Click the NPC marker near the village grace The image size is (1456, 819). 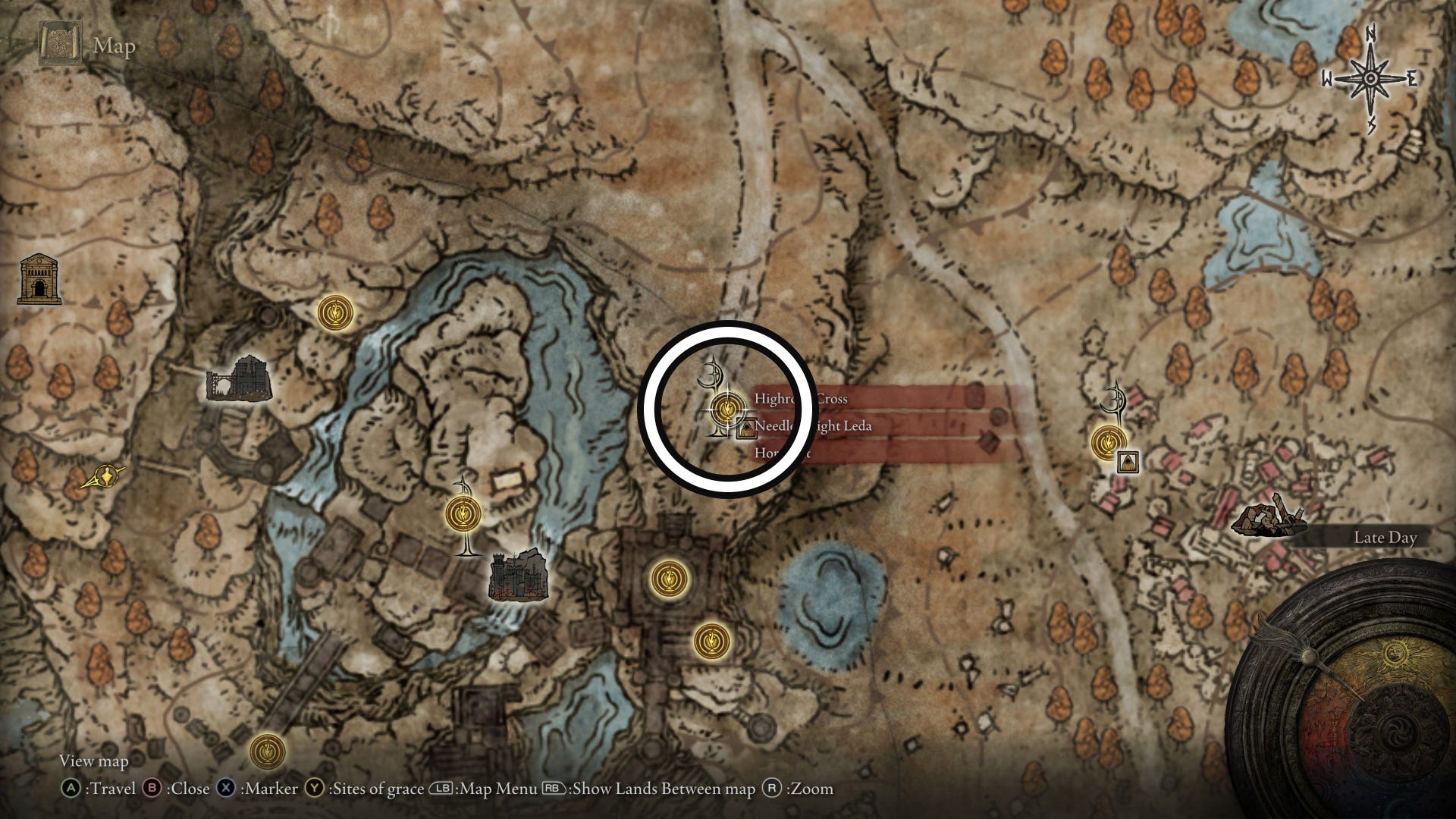pos(1128,461)
